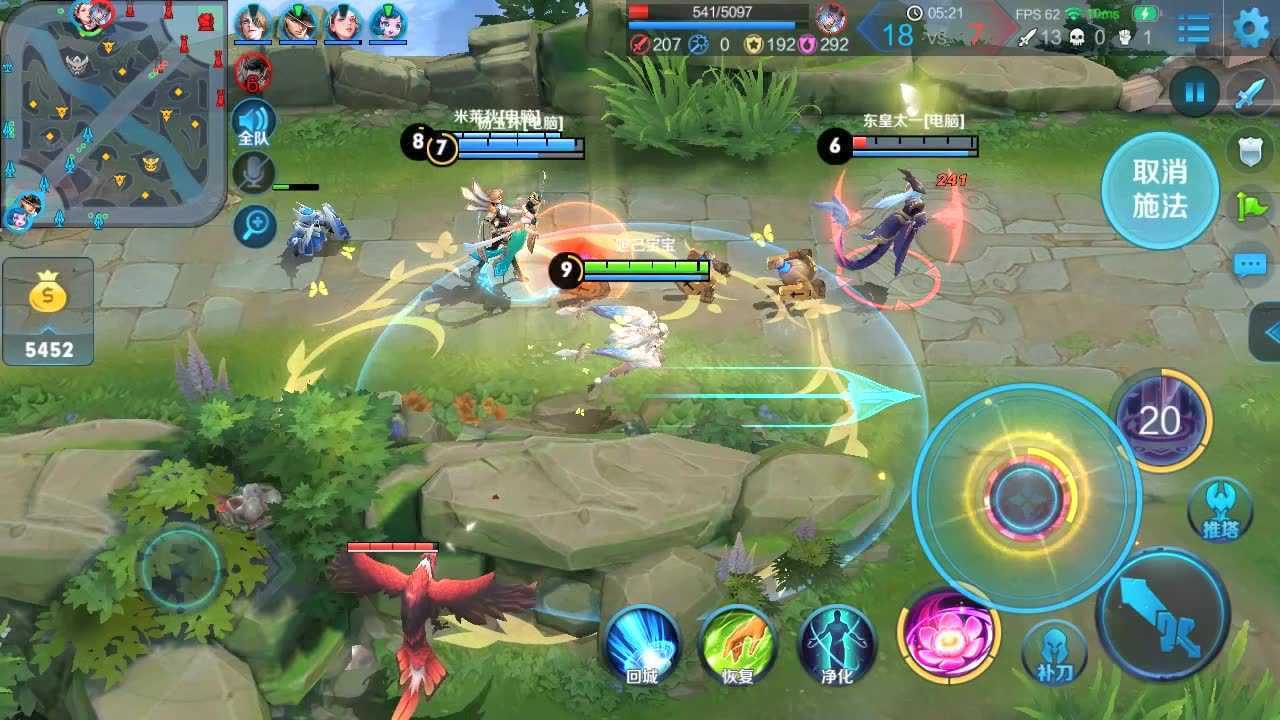Expand the right-edge arrow panel

(1268, 334)
